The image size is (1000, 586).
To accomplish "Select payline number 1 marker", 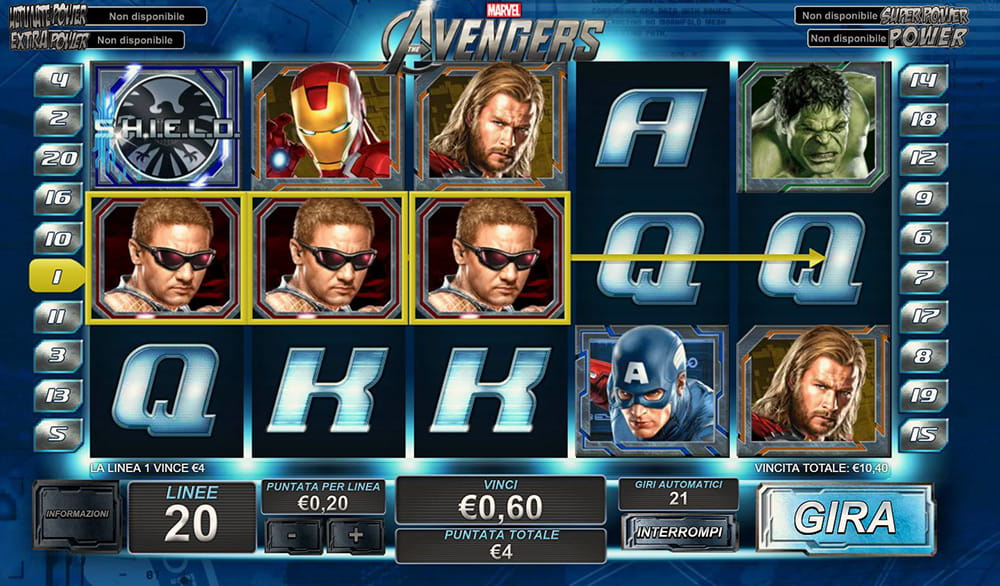I will click(x=57, y=277).
